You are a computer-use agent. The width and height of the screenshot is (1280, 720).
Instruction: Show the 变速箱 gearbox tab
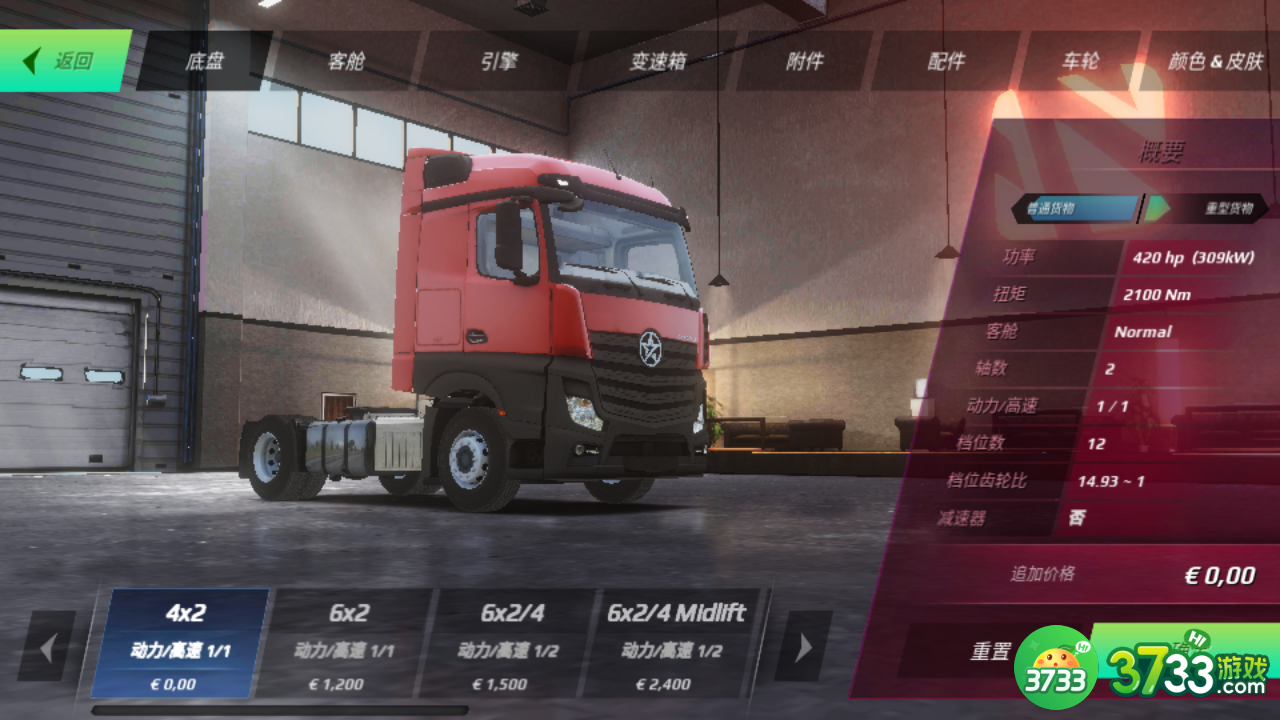[657, 61]
